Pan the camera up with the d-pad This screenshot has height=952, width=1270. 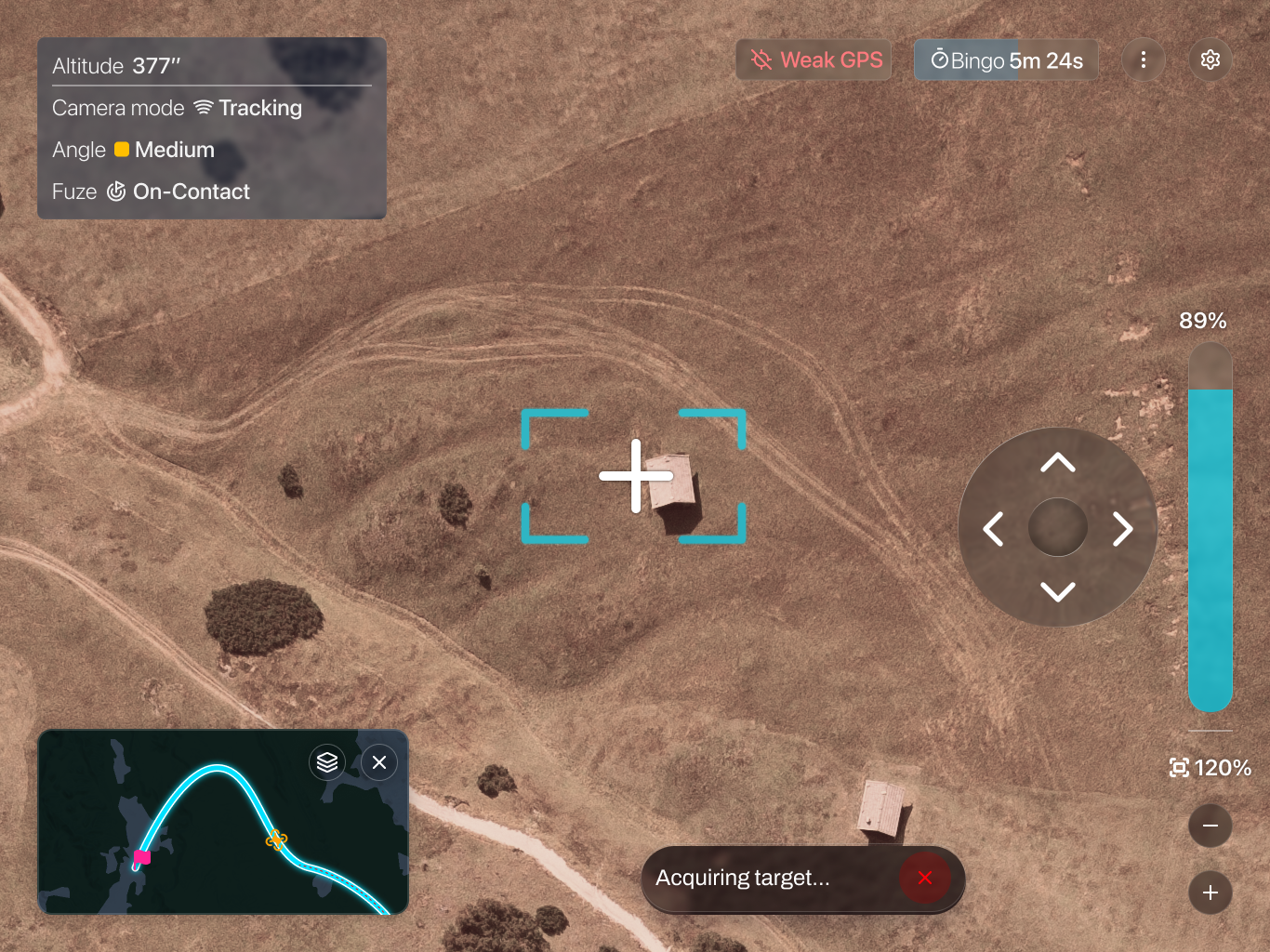point(1058,463)
